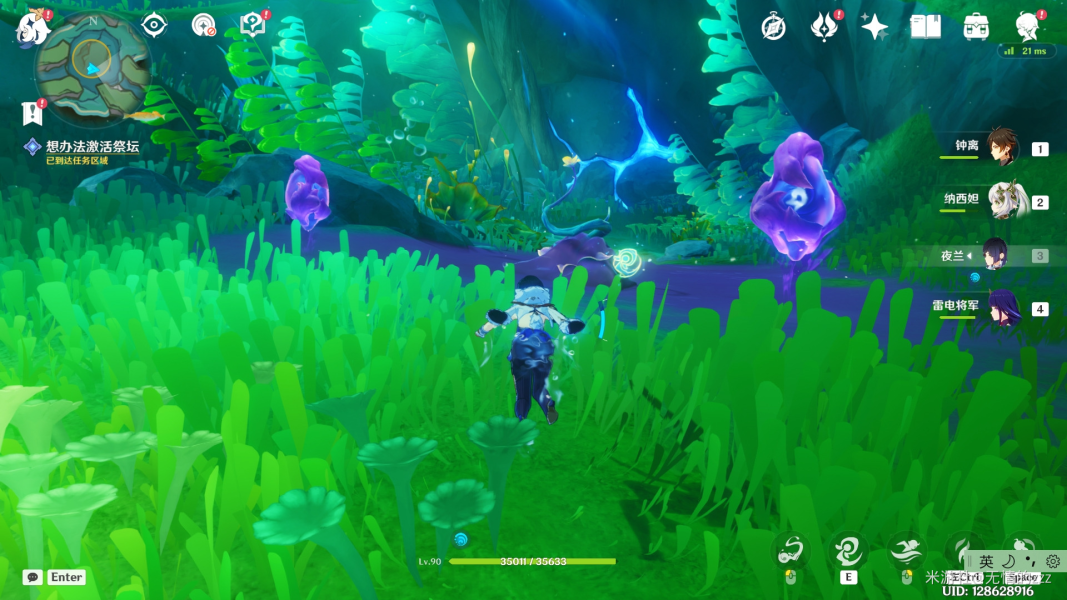Open the tutorial book with question mark
1067x600 pixels.
pyautogui.click(x=253, y=25)
